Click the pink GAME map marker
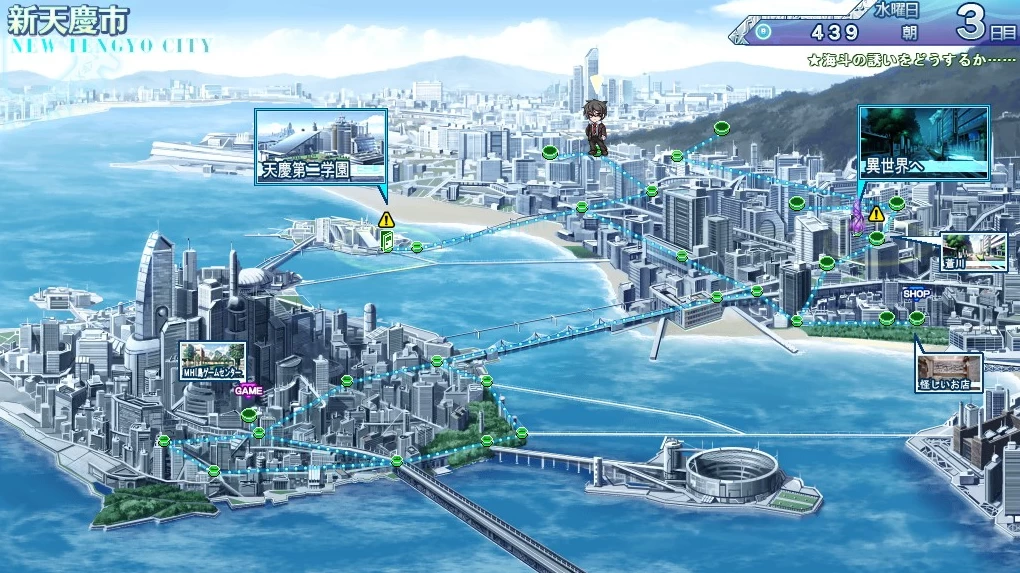Image resolution: width=1020 pixels, height=573 pixels. coord(248,391)
